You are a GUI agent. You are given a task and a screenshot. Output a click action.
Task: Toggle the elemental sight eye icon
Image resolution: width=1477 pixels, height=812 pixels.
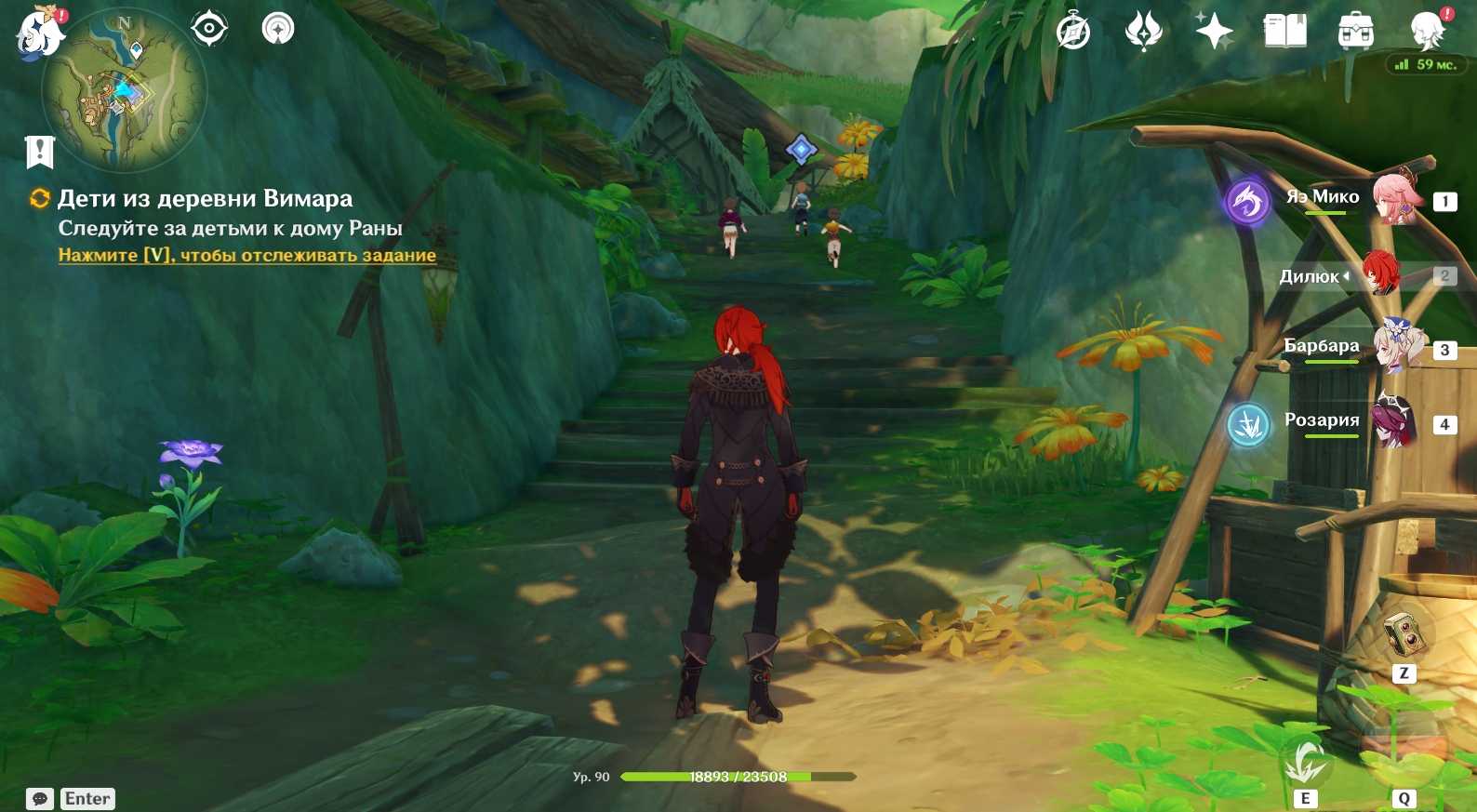(209, 29)
